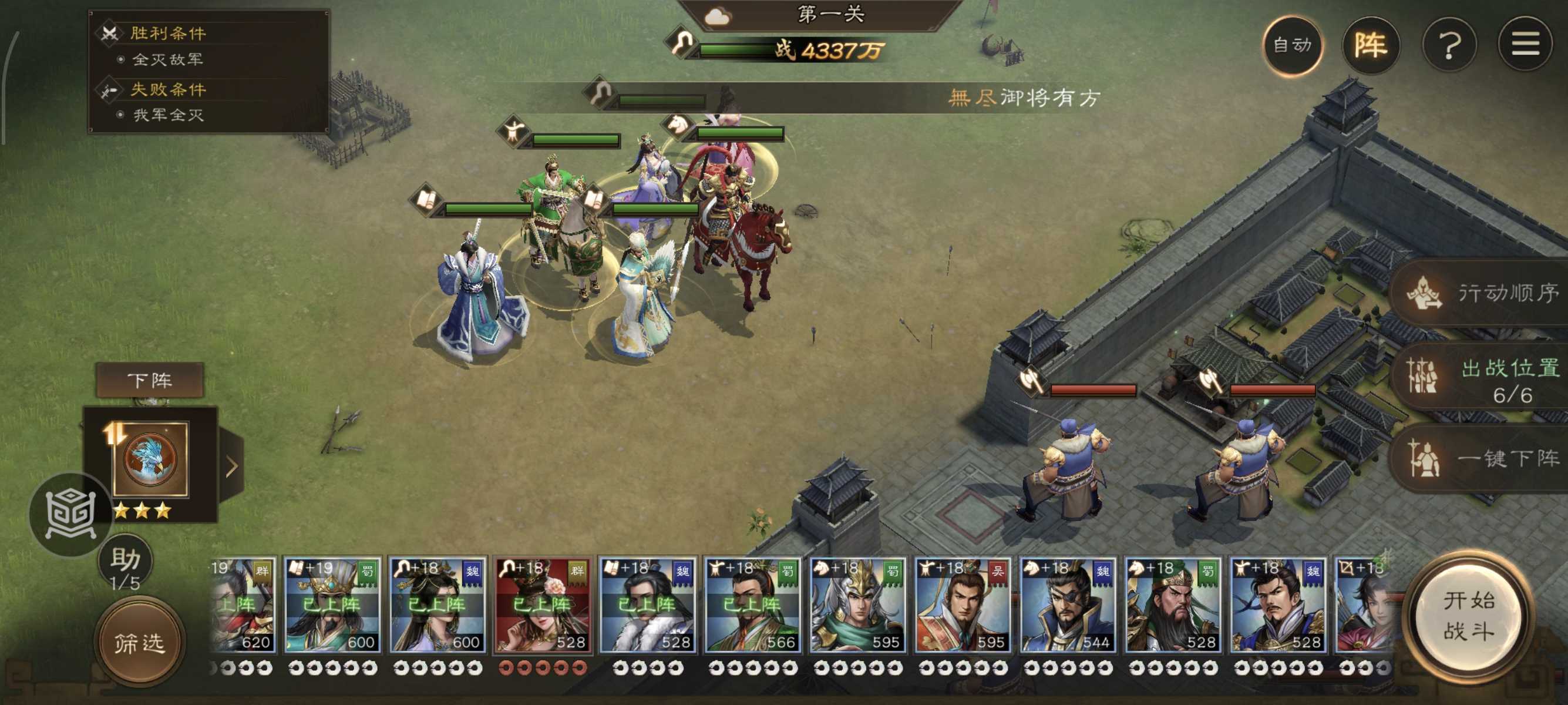This screenshot has width=1568, height=705.
Task: Select the red-card 群 lady general 528
Action: pyautogui.click(x=541, y=605)
